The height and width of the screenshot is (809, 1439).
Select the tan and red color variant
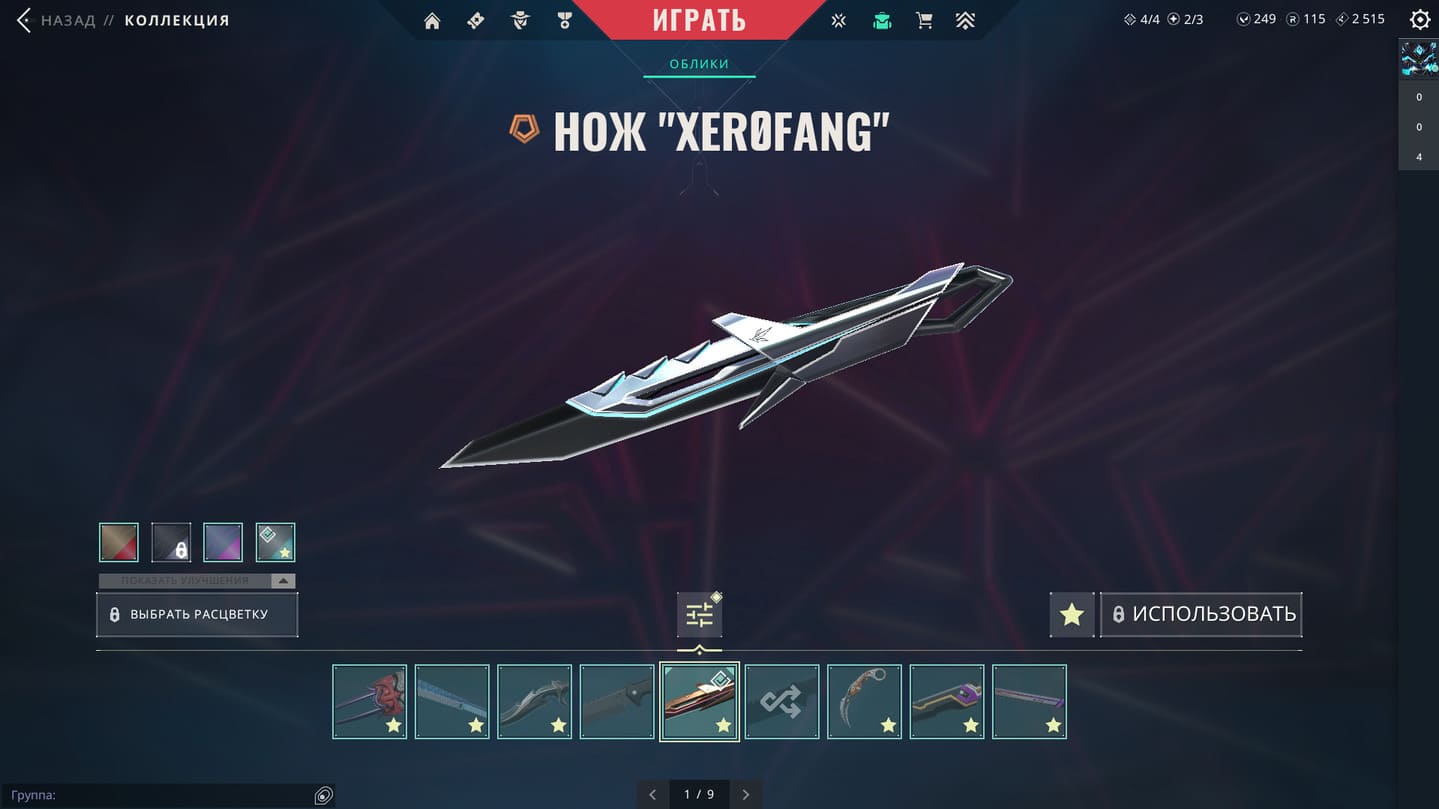pos(119,543)
